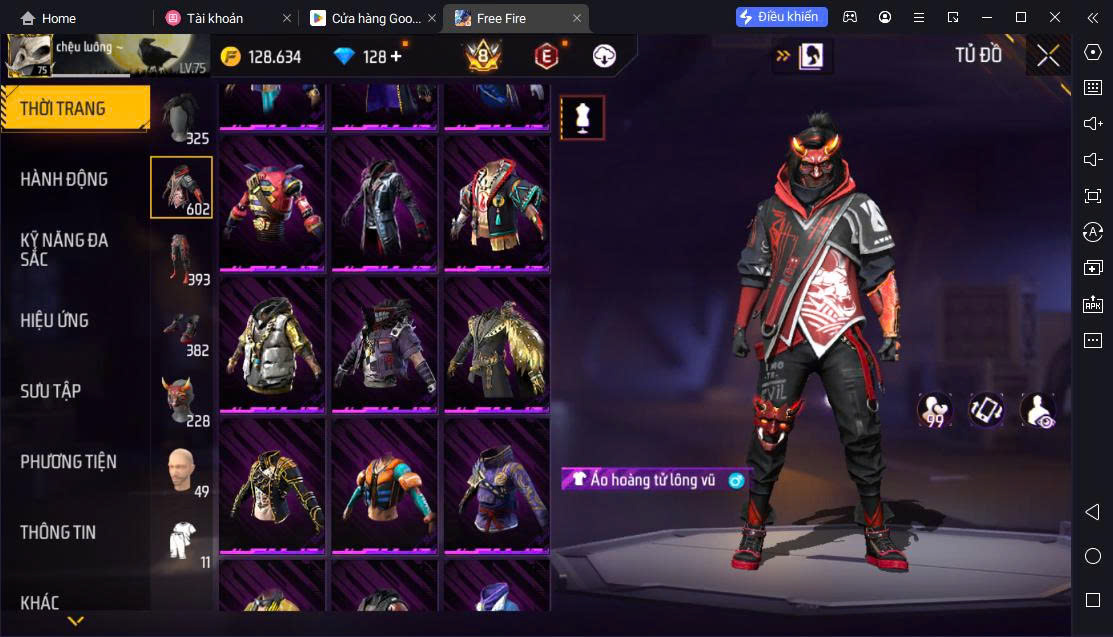
Task: Open the shoes subcategory with 382 items
Action: pyautogui.click(x=181, y=330)
